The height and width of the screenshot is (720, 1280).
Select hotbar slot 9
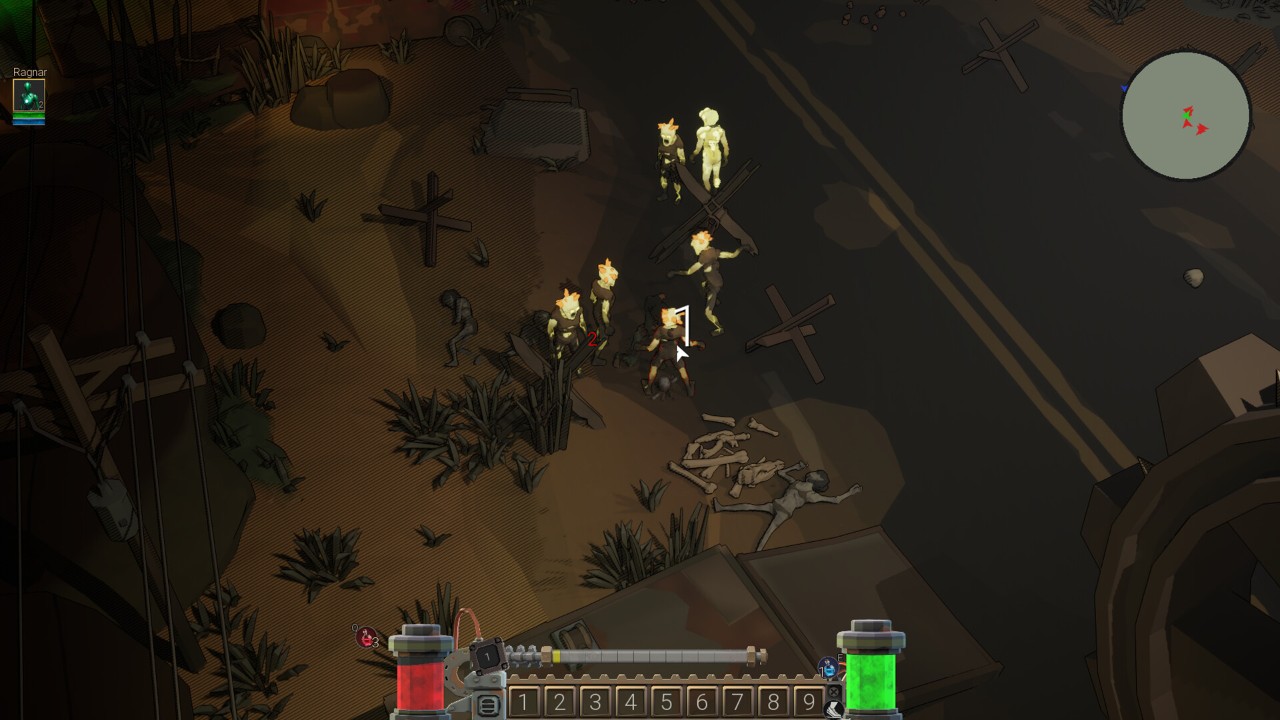point(808,702)
